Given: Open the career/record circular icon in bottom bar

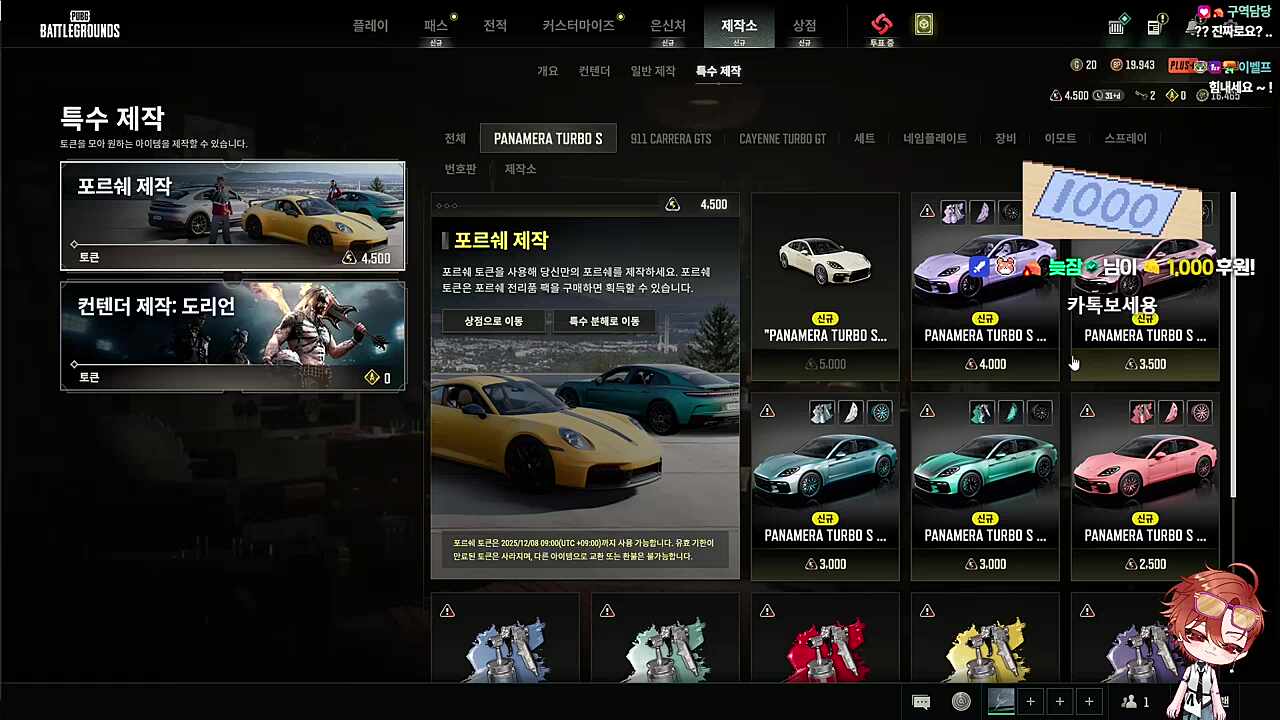Looking at the screenshot, I should point(961,701).
